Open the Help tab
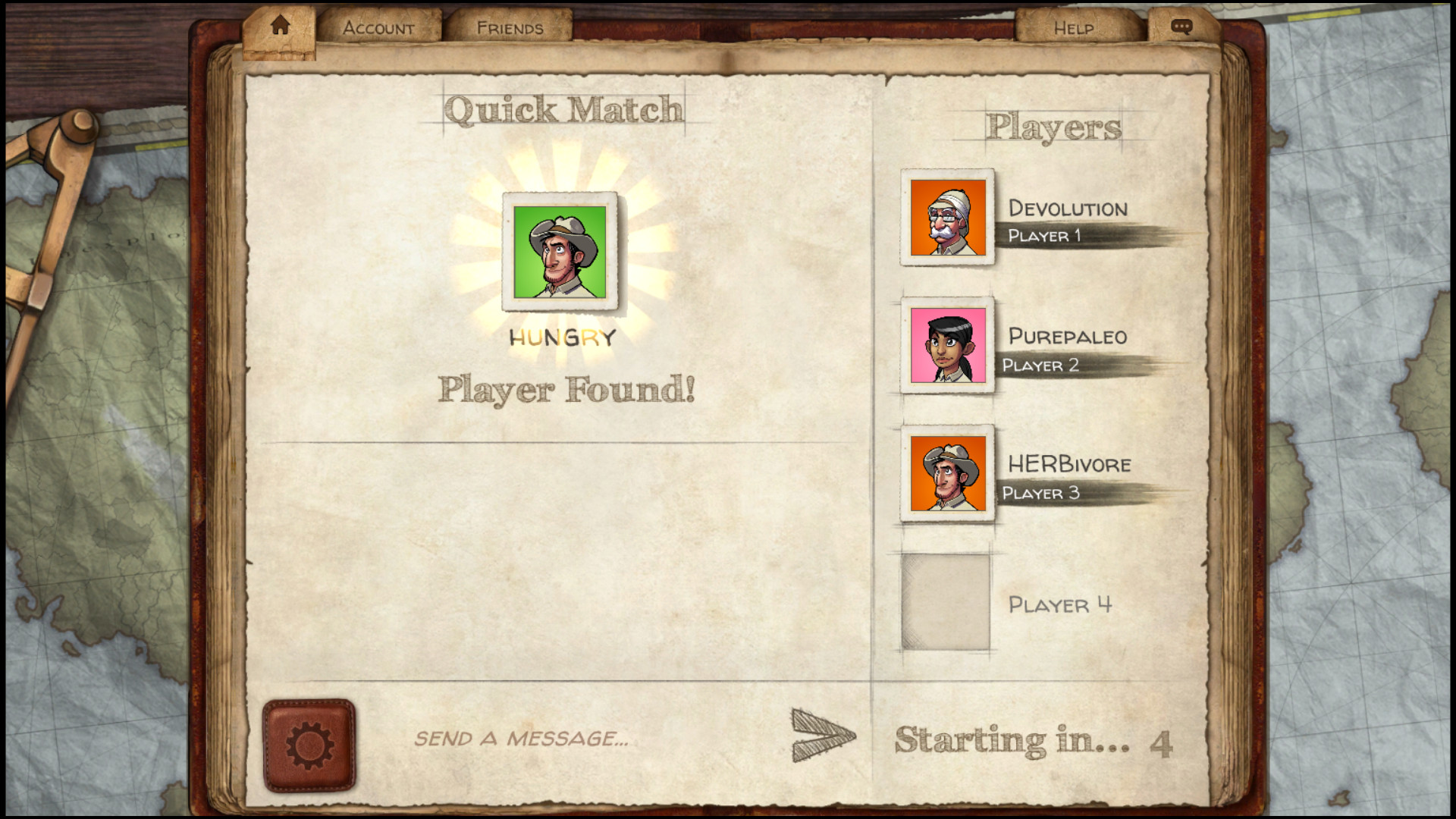This screenshot has width=1456, height=819. 1074,27
